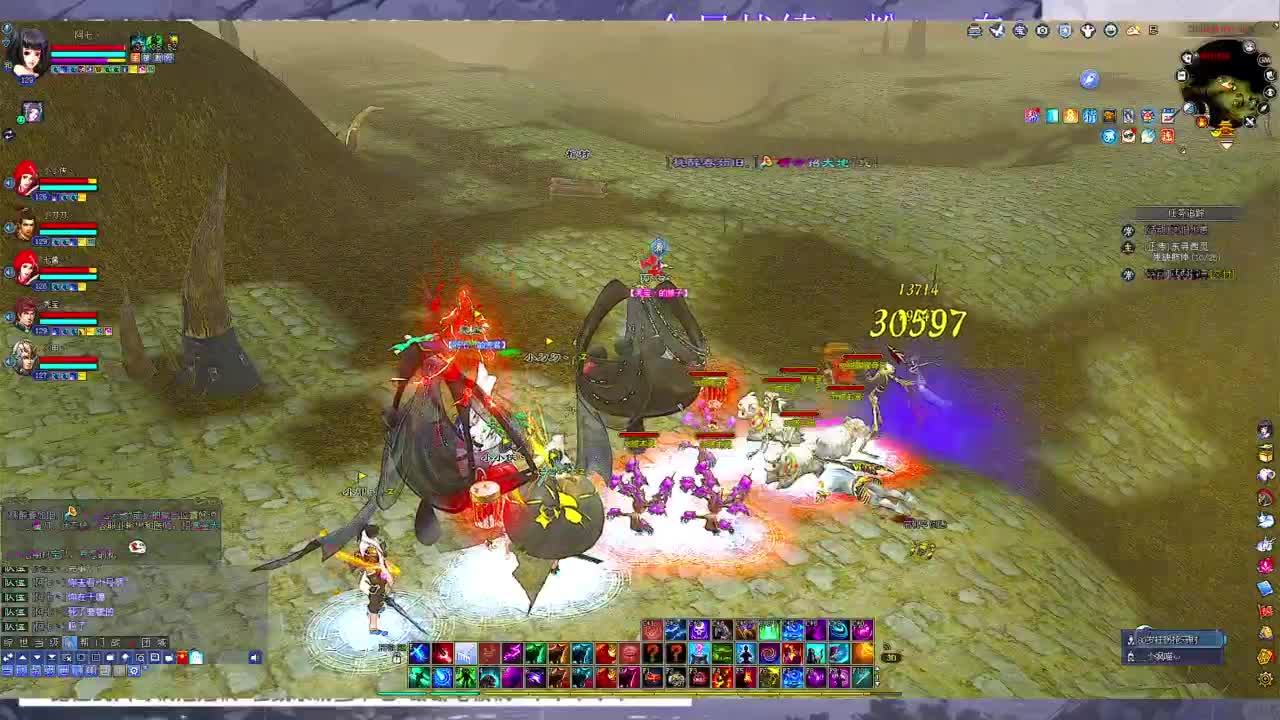Image resolution: width=1280 pixels, height=720 pixels.
Task: Switch to the 世 world chat tab
Action: [22, 640]
